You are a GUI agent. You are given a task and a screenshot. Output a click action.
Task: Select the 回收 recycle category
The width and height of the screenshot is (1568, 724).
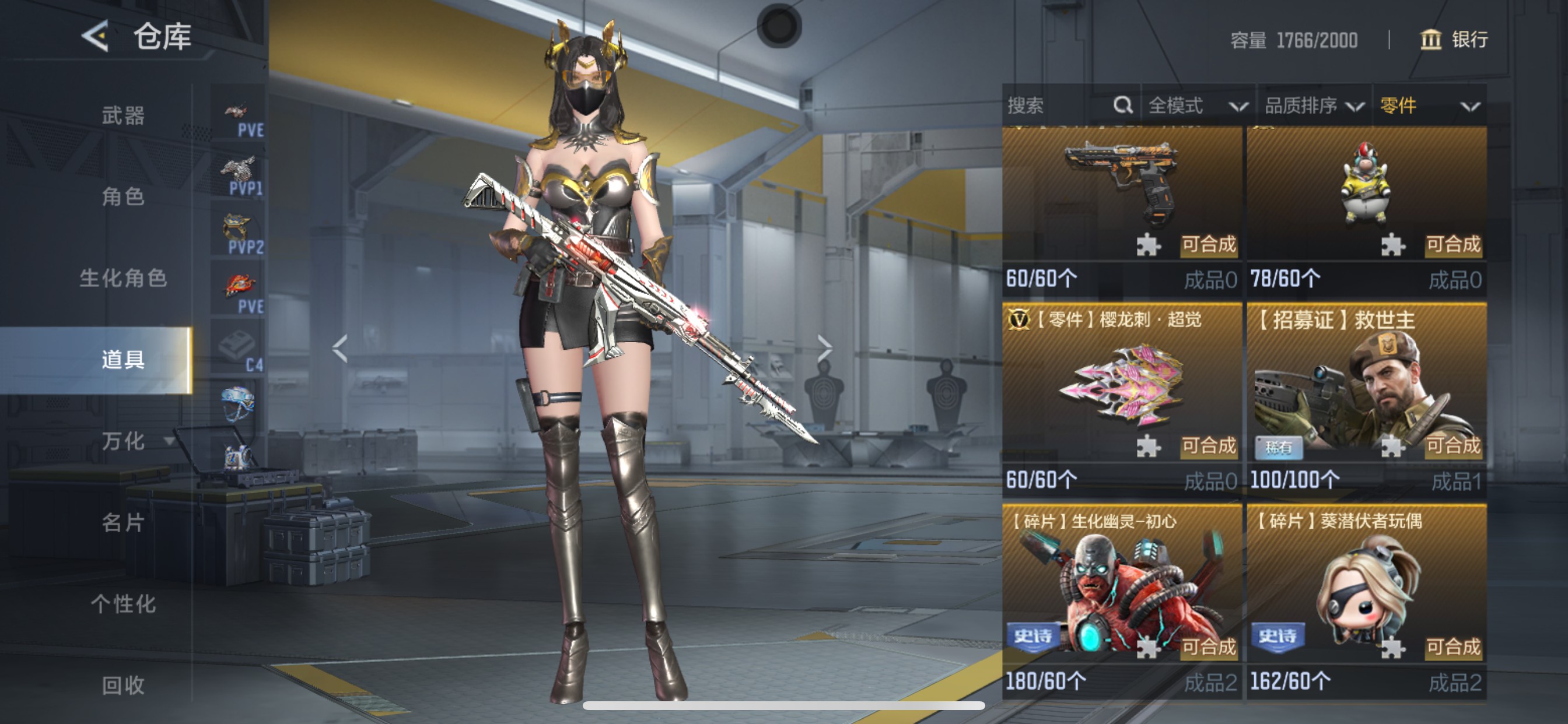point(123,685)
